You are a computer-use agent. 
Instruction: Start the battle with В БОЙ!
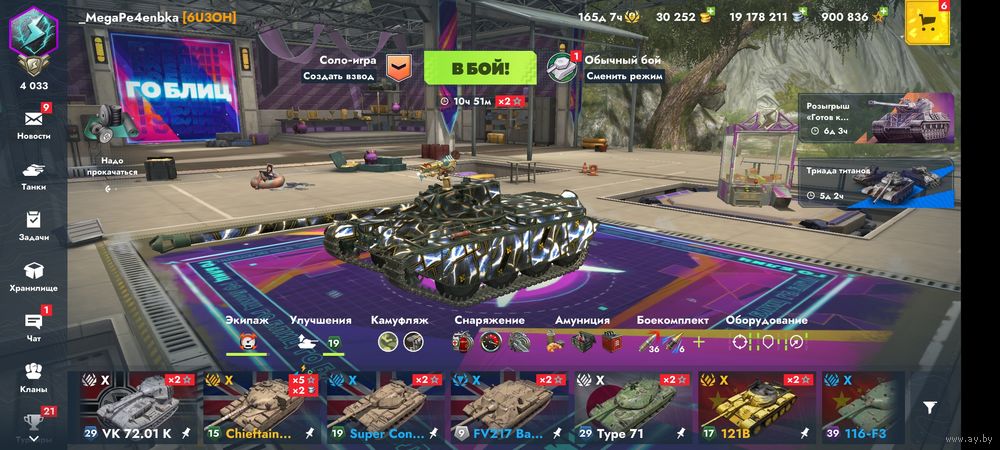pyautogui.click(x=480, y=68)
